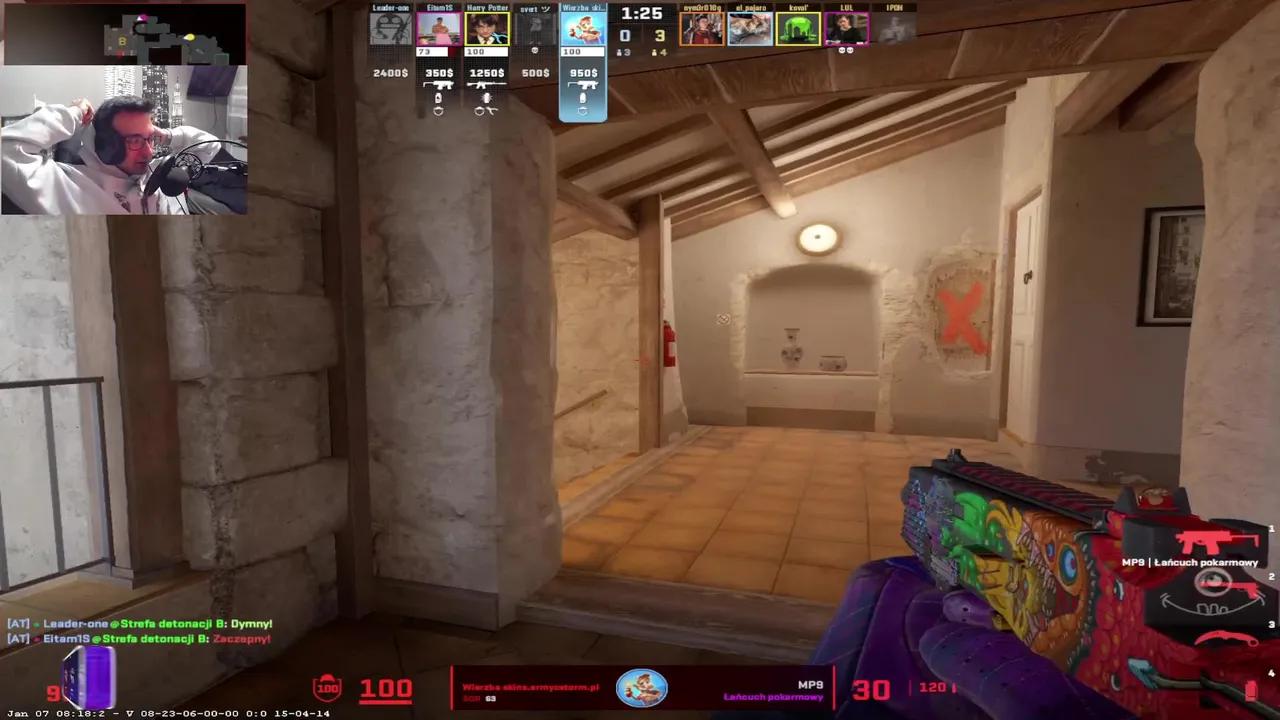1280x720 pixels.
Task: Select the MP9 weapon icon below Wierzba's money
Action: click(x=584, y=86)
